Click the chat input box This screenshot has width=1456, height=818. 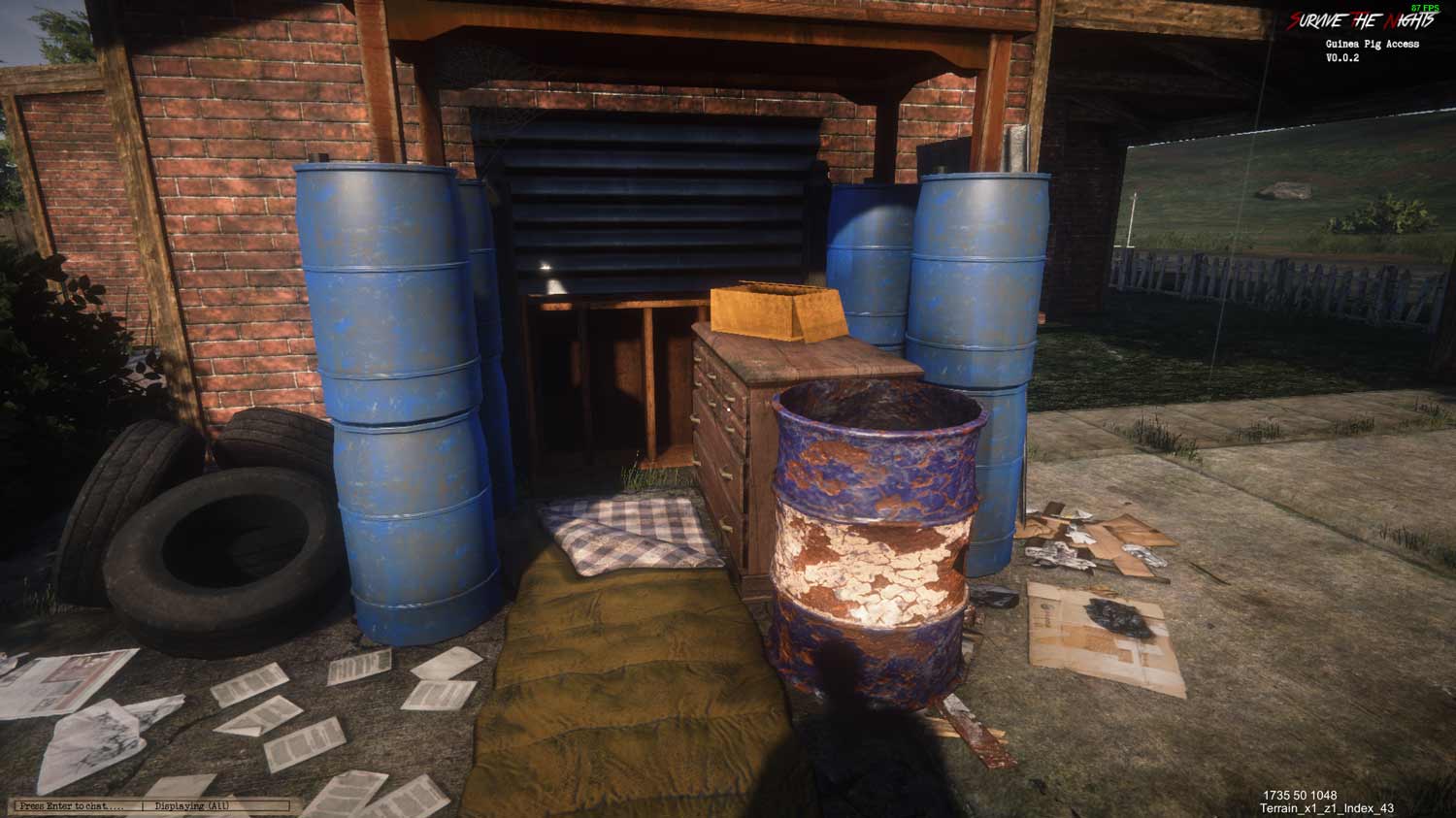point(74,805)
